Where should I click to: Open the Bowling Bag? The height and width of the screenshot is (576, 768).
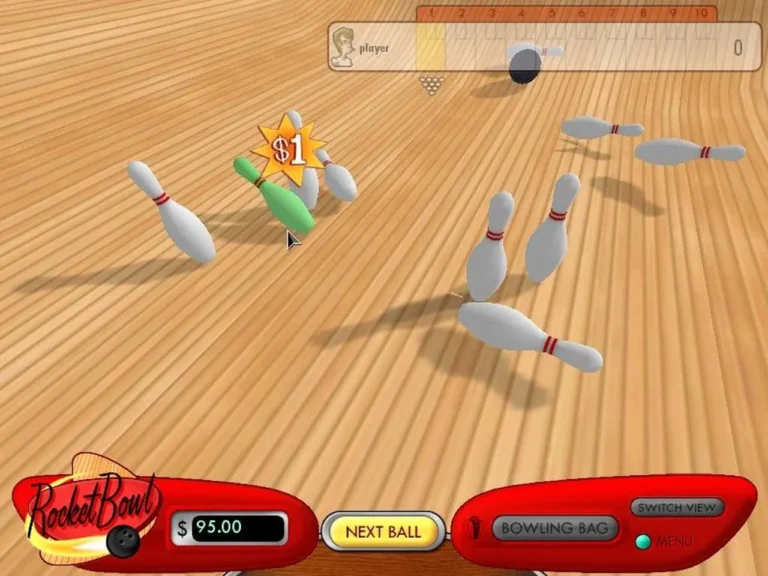pyautogui.click(x=553, y=528)
